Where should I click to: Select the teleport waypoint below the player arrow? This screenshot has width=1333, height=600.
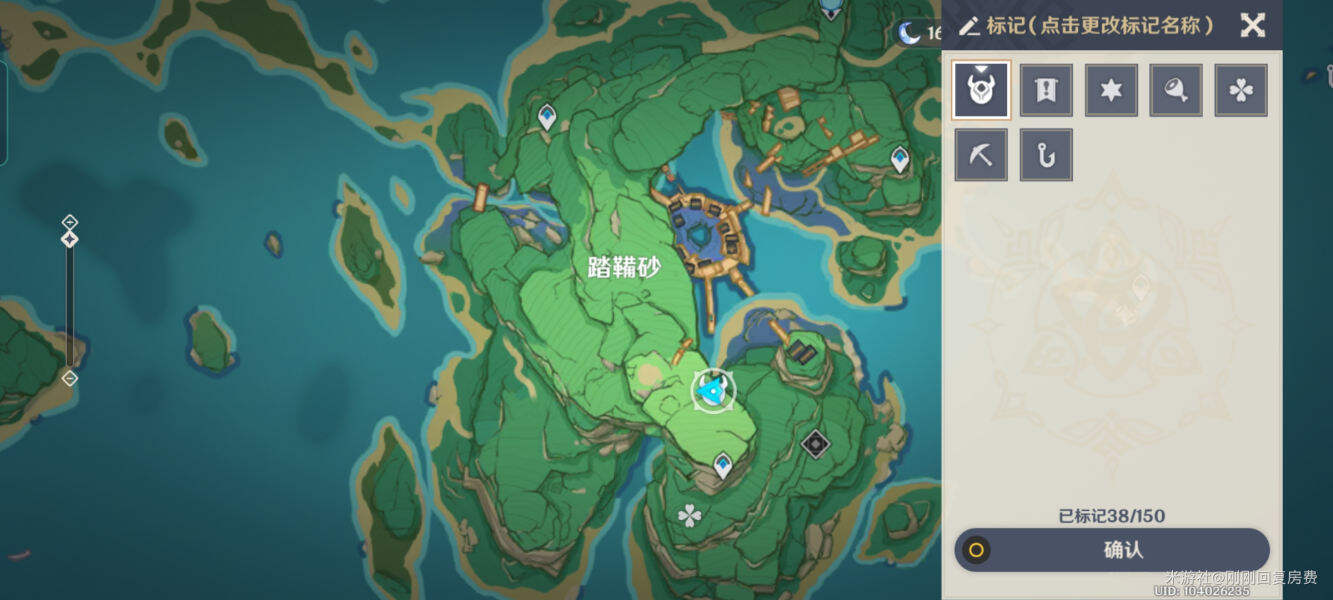click(x=723, y=464)
